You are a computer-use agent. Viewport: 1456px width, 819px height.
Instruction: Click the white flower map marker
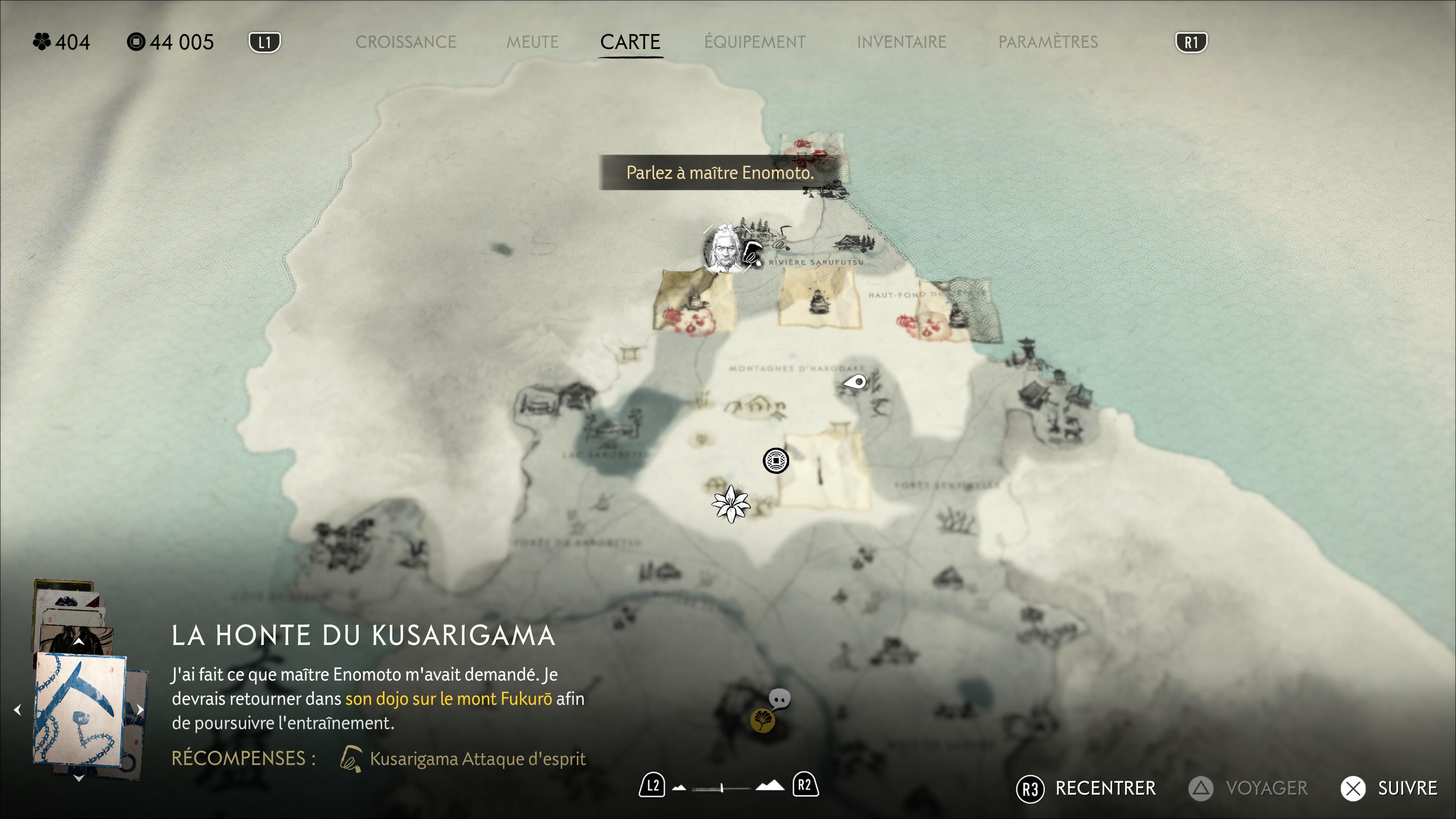click(x=731, y=504)
